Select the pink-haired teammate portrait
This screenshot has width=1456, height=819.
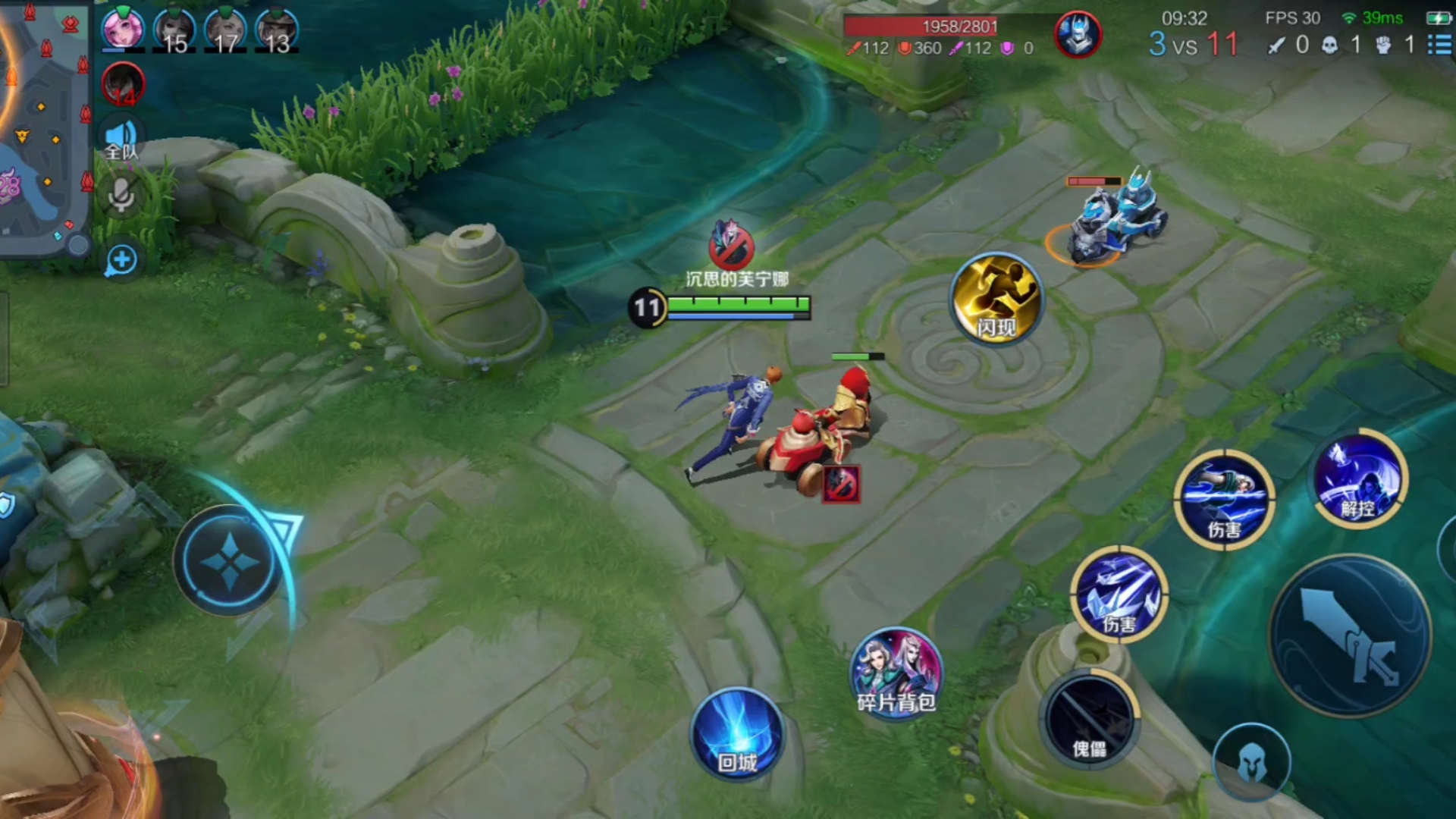123,30
